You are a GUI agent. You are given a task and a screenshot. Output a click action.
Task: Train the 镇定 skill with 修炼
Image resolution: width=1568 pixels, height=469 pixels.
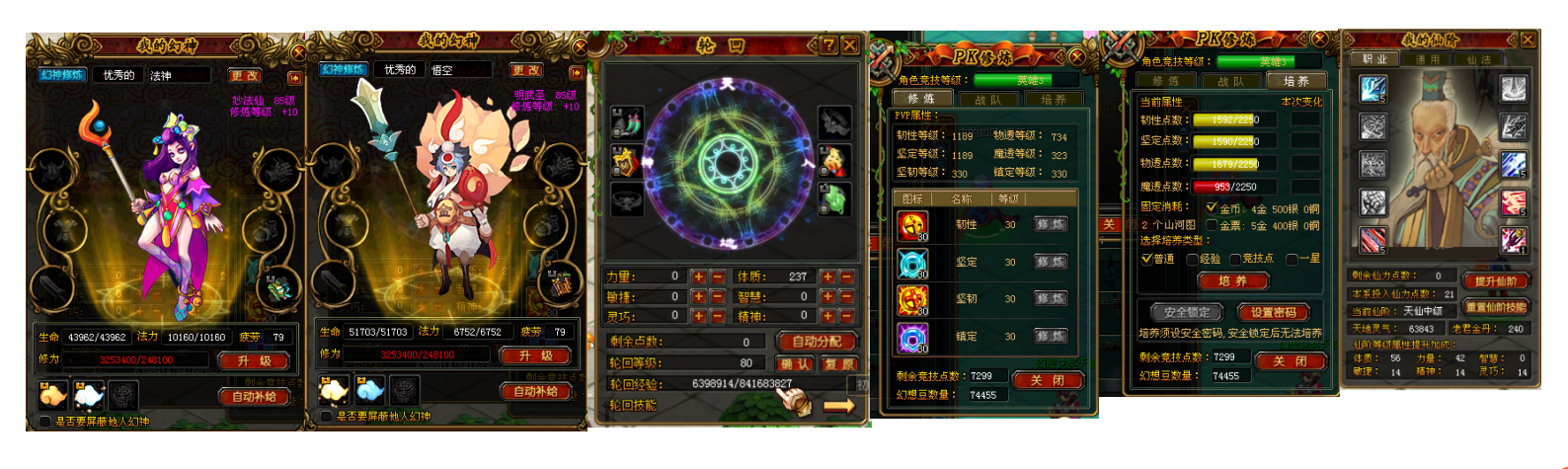click(1049, 337)
